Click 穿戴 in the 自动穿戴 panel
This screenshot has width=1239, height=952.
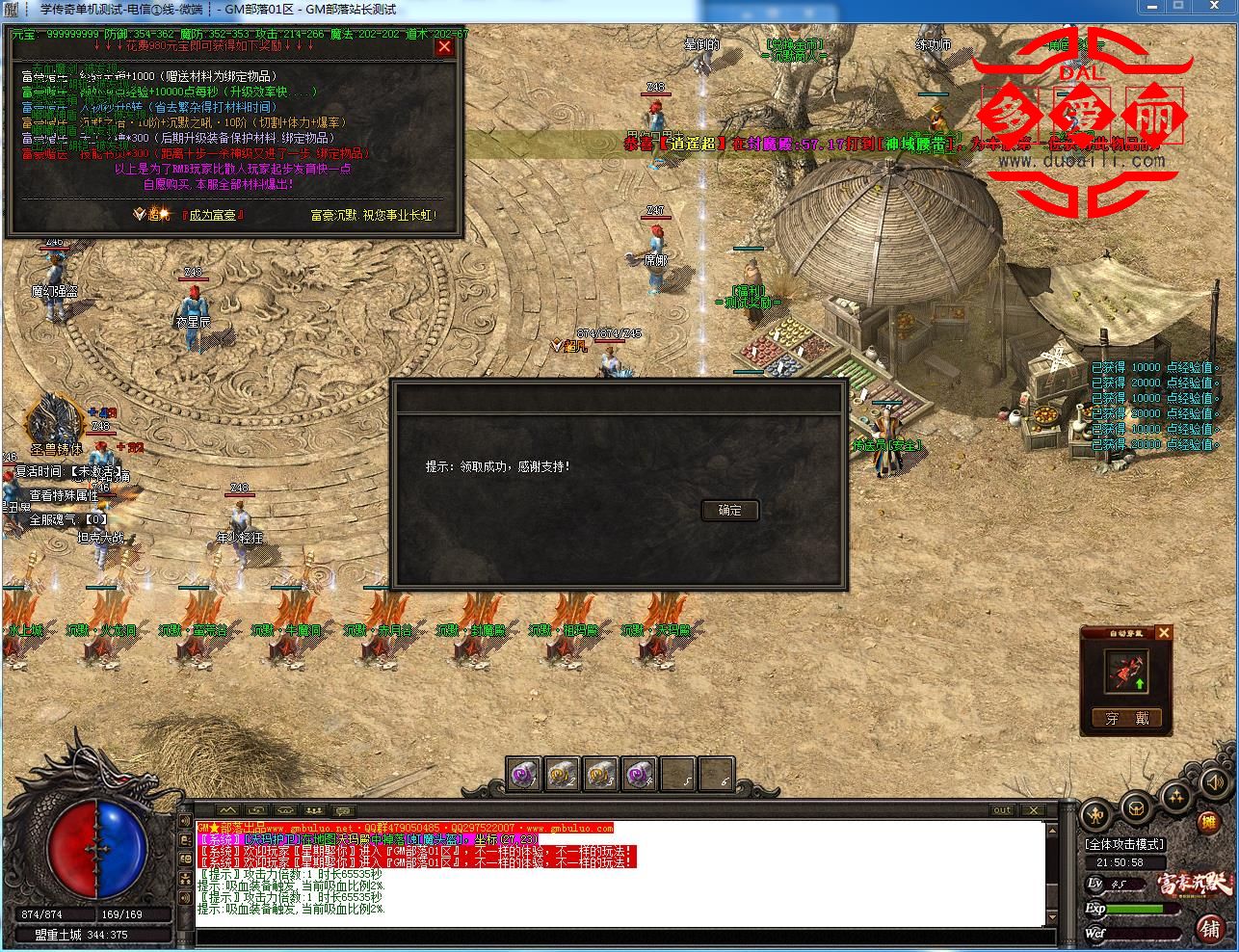point(1125,718)
